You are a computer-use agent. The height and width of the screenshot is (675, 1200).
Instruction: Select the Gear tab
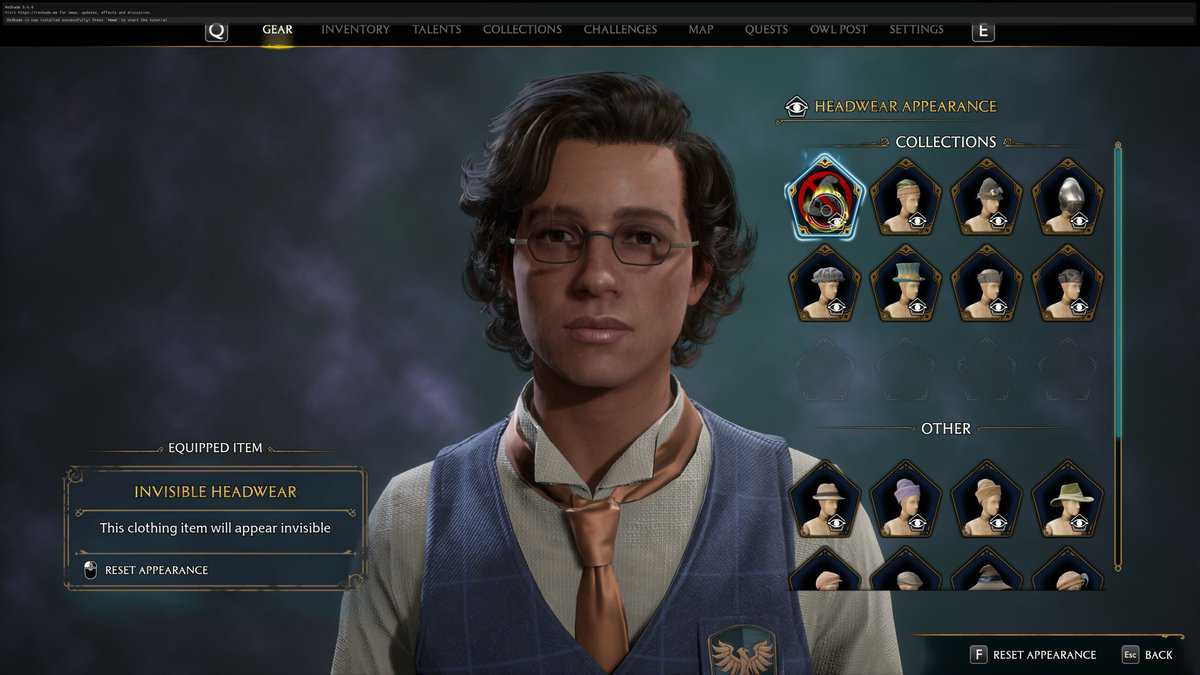click(277, 29)
